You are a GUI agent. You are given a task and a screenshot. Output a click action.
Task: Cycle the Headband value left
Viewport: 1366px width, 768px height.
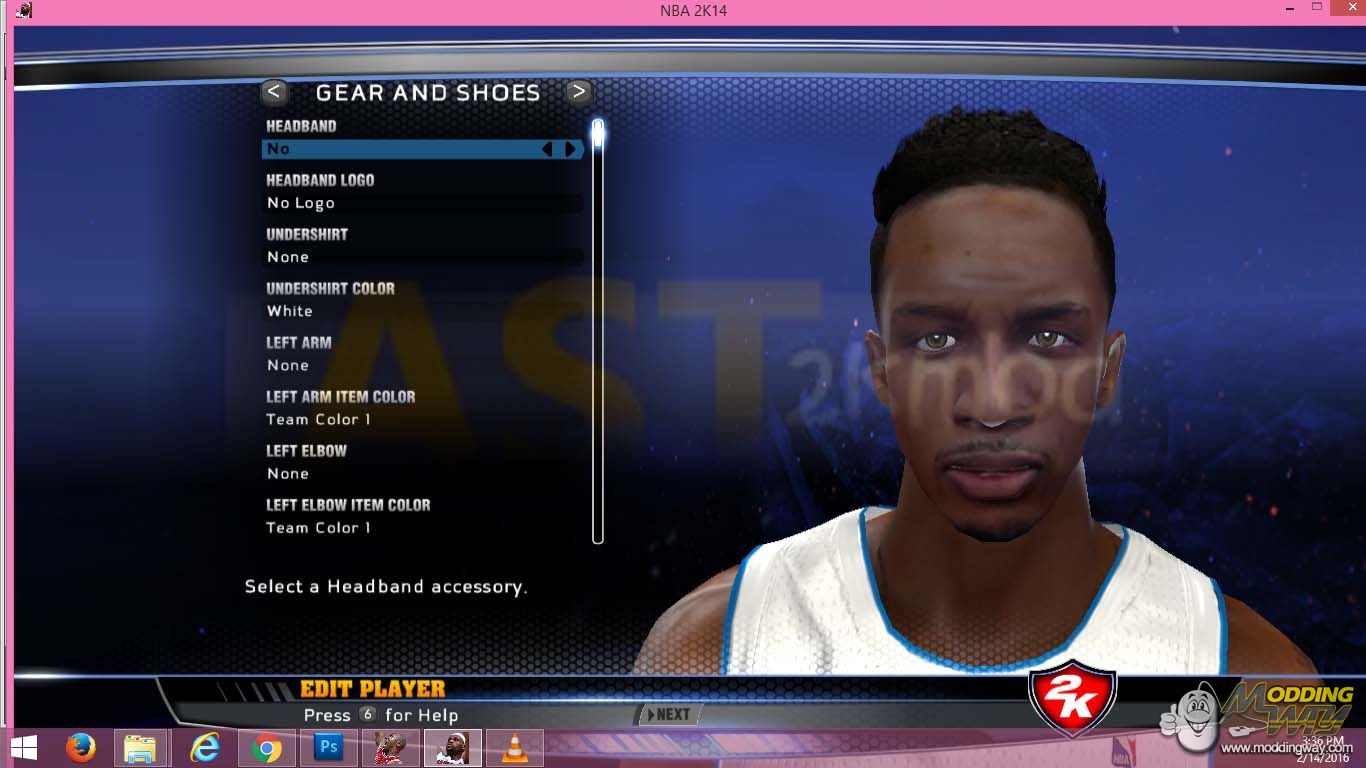click(x=547, y=149)
